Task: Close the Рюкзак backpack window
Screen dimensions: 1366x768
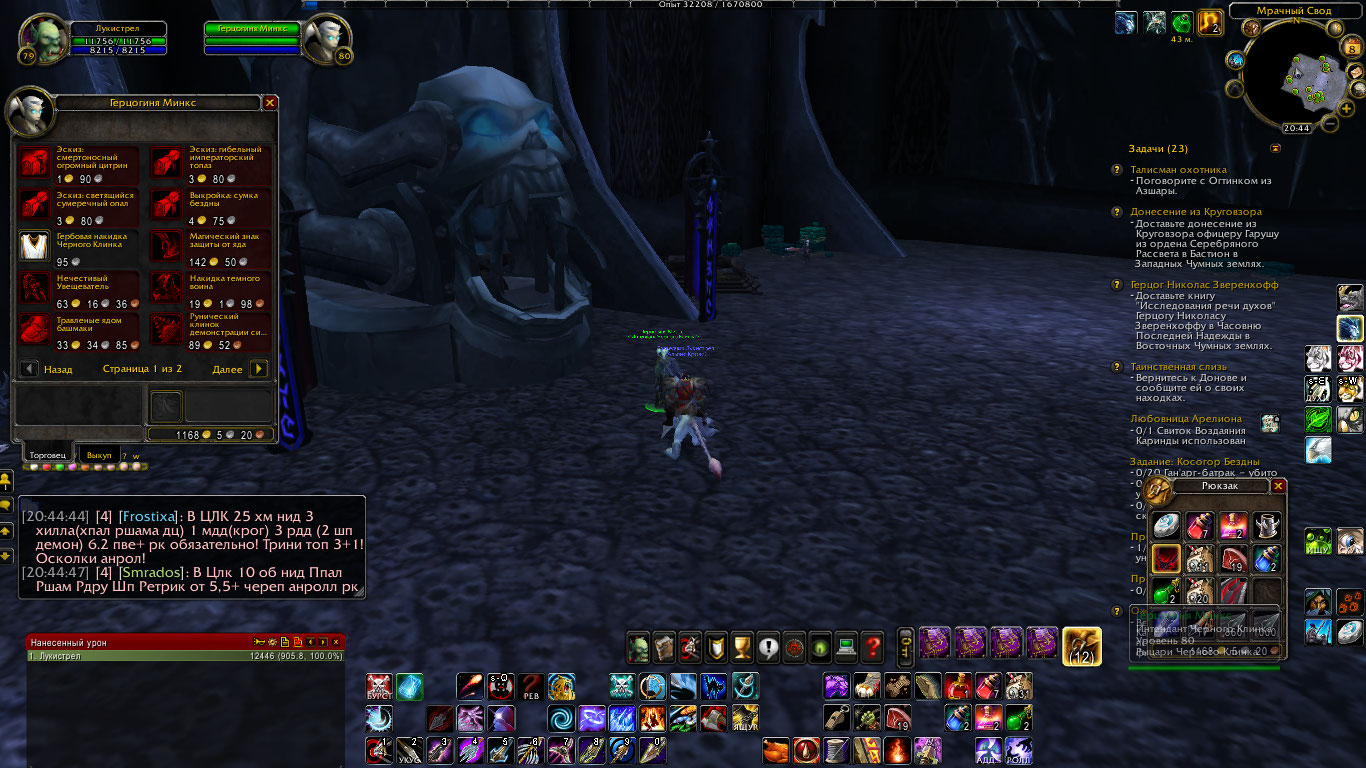Action: point(1278,486)
